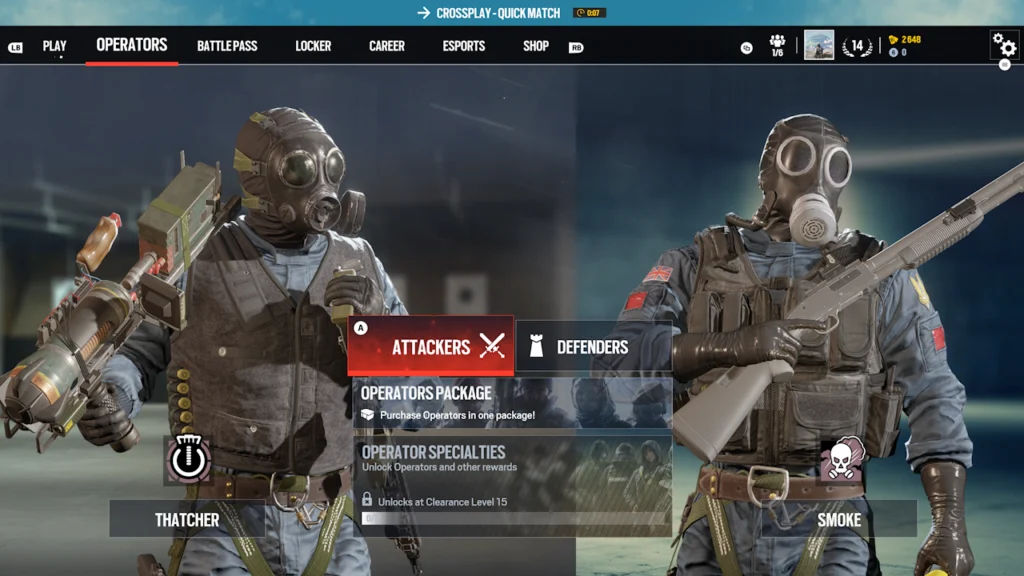Open the settings gear icon
Viewport: 1024px width, 576px height.
tap(1003, 45)
